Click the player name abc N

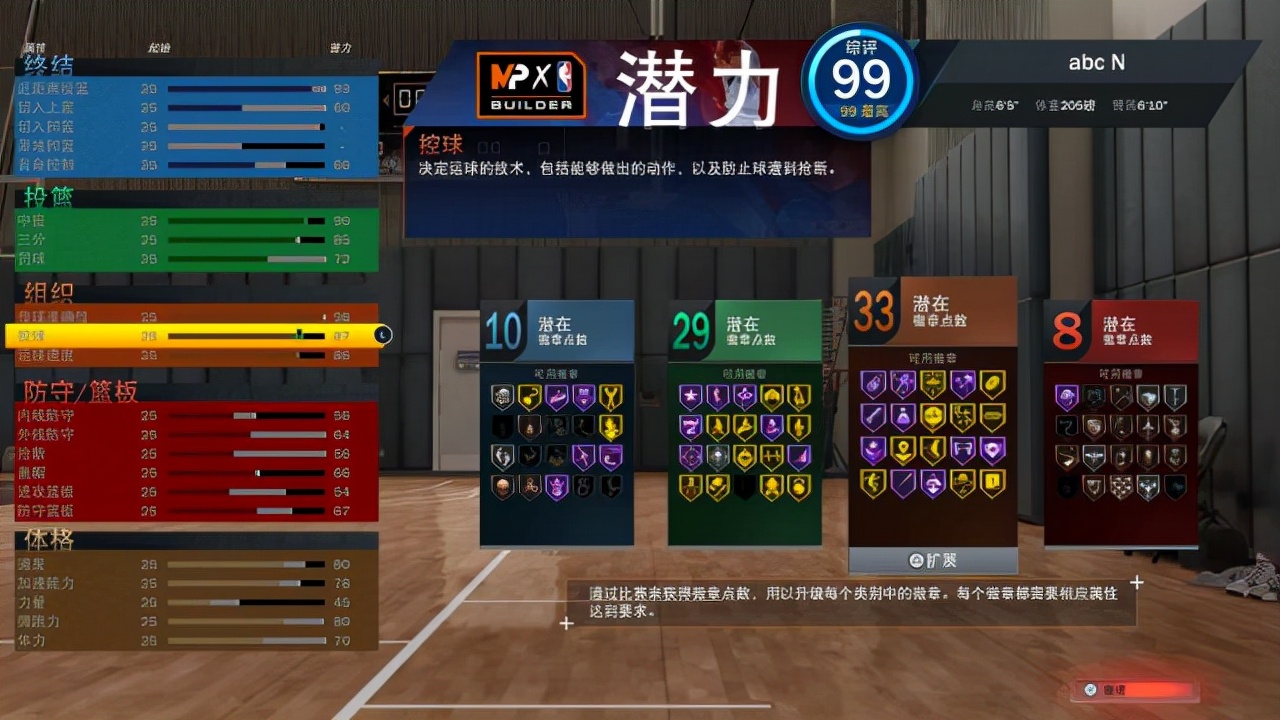[x=1098, y=62]
